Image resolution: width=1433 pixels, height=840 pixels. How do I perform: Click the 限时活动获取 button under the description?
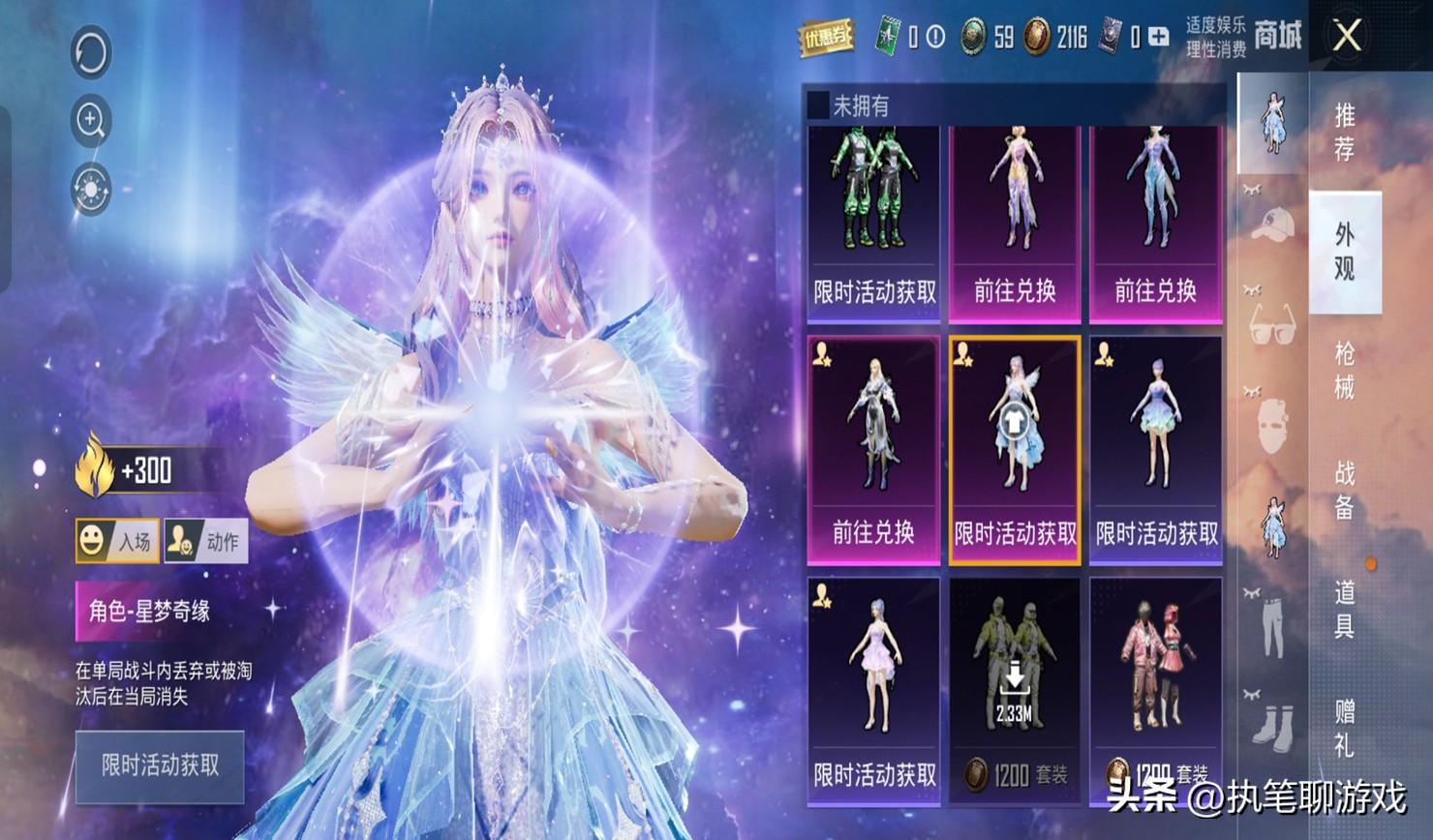point(160,765)
